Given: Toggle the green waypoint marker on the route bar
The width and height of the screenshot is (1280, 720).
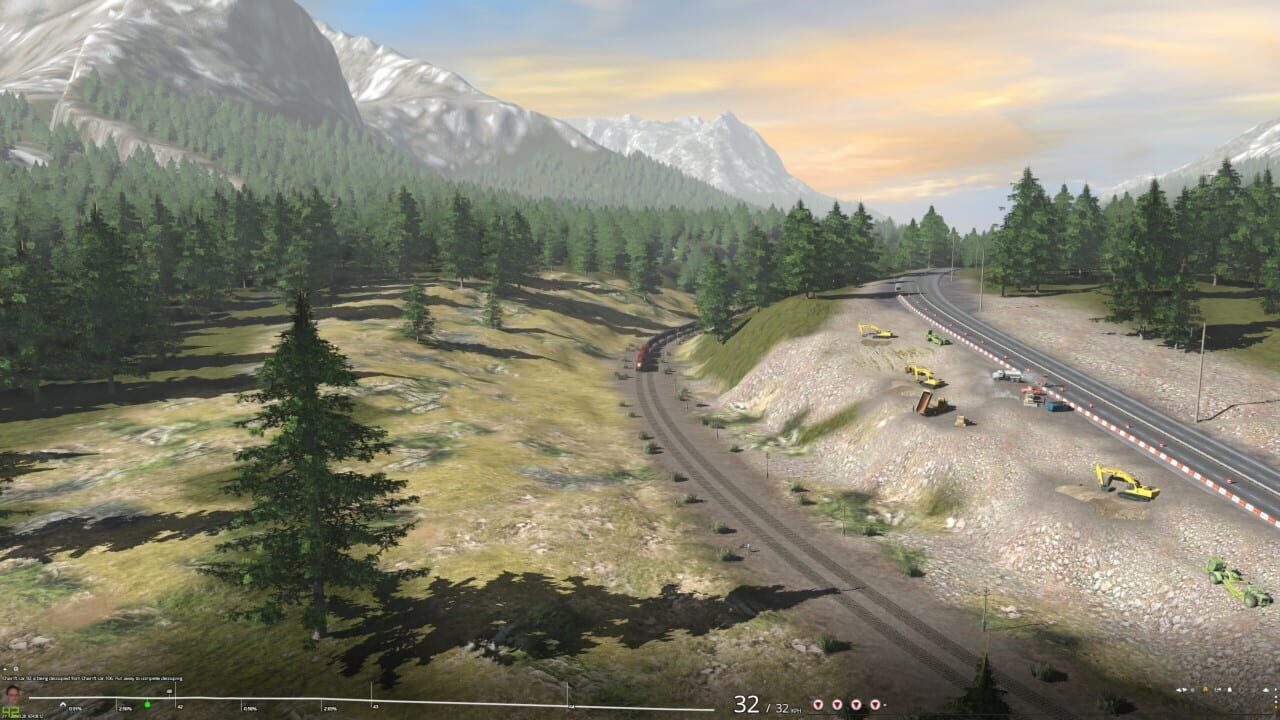Looking at the screenshot, I should click(147, 704).
